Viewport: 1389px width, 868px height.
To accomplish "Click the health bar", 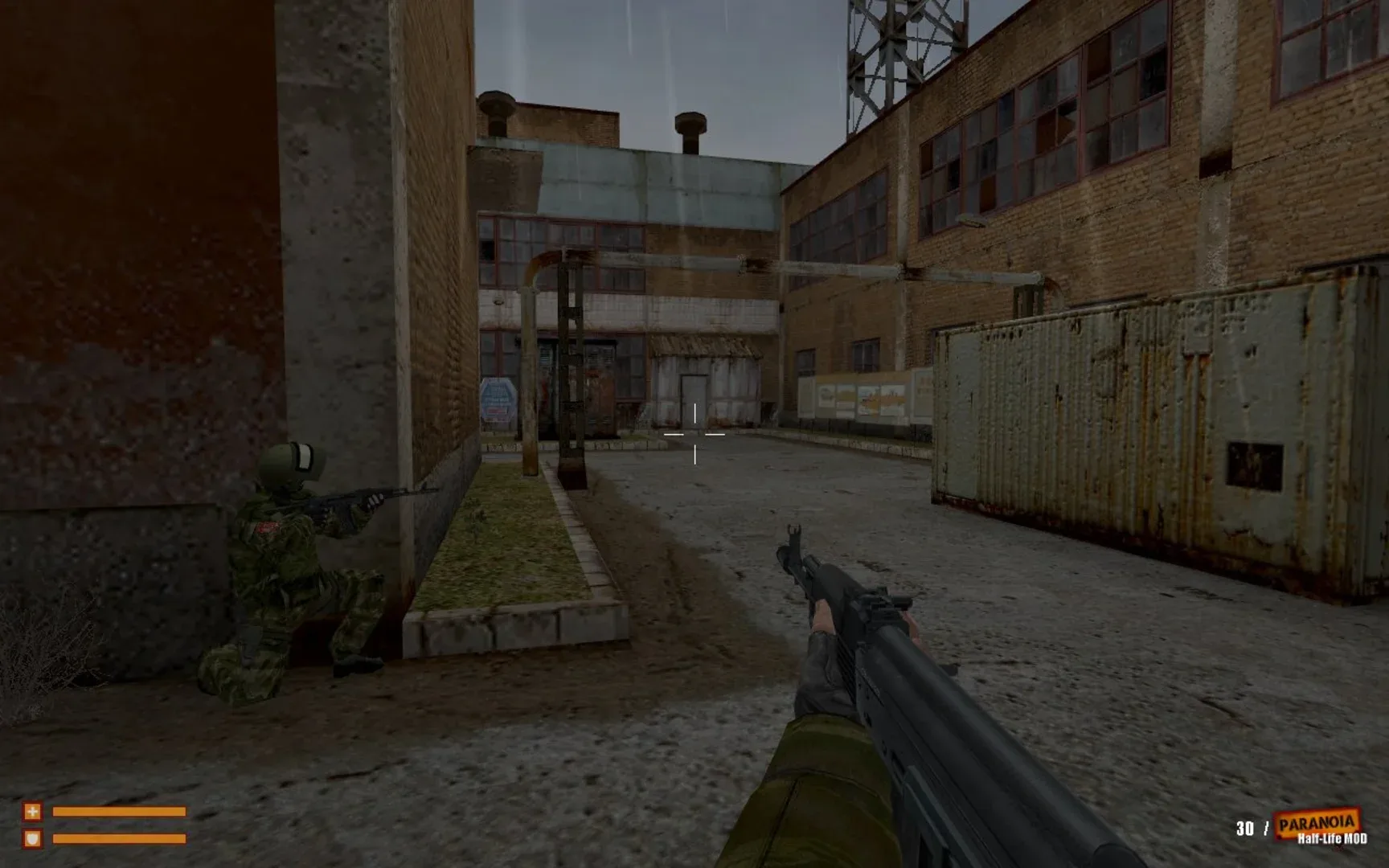I will click(x=121, y=811).
